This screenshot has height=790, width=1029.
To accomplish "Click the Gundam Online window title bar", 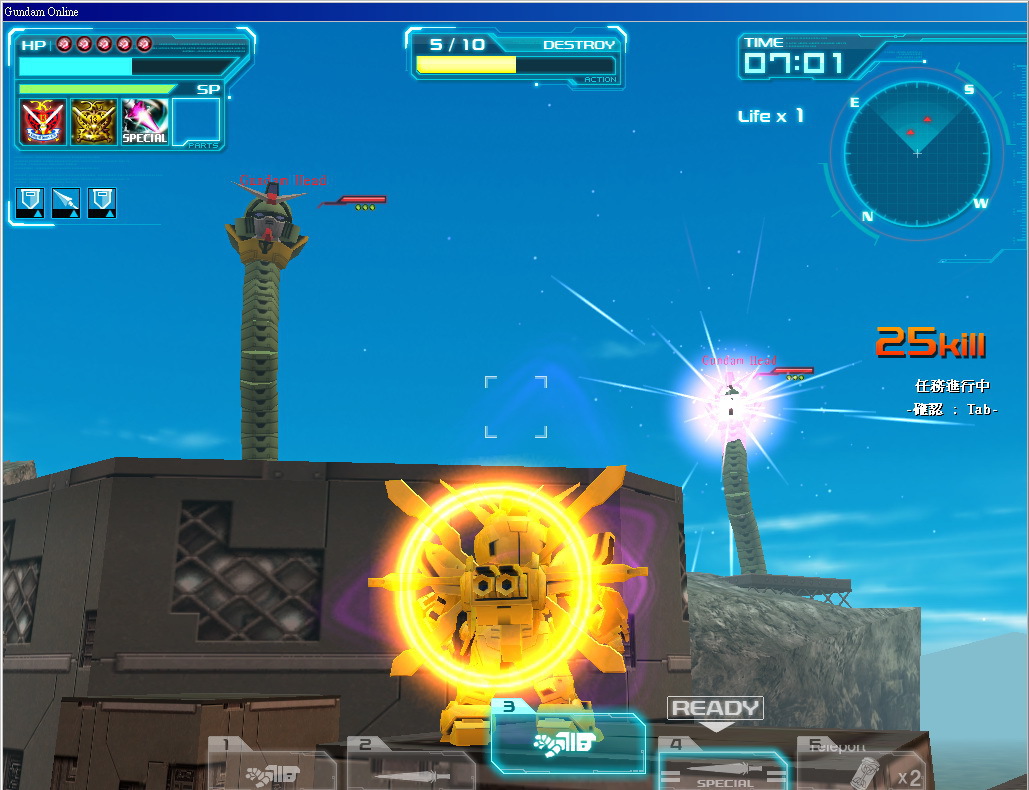I will [x=514, y=11].
